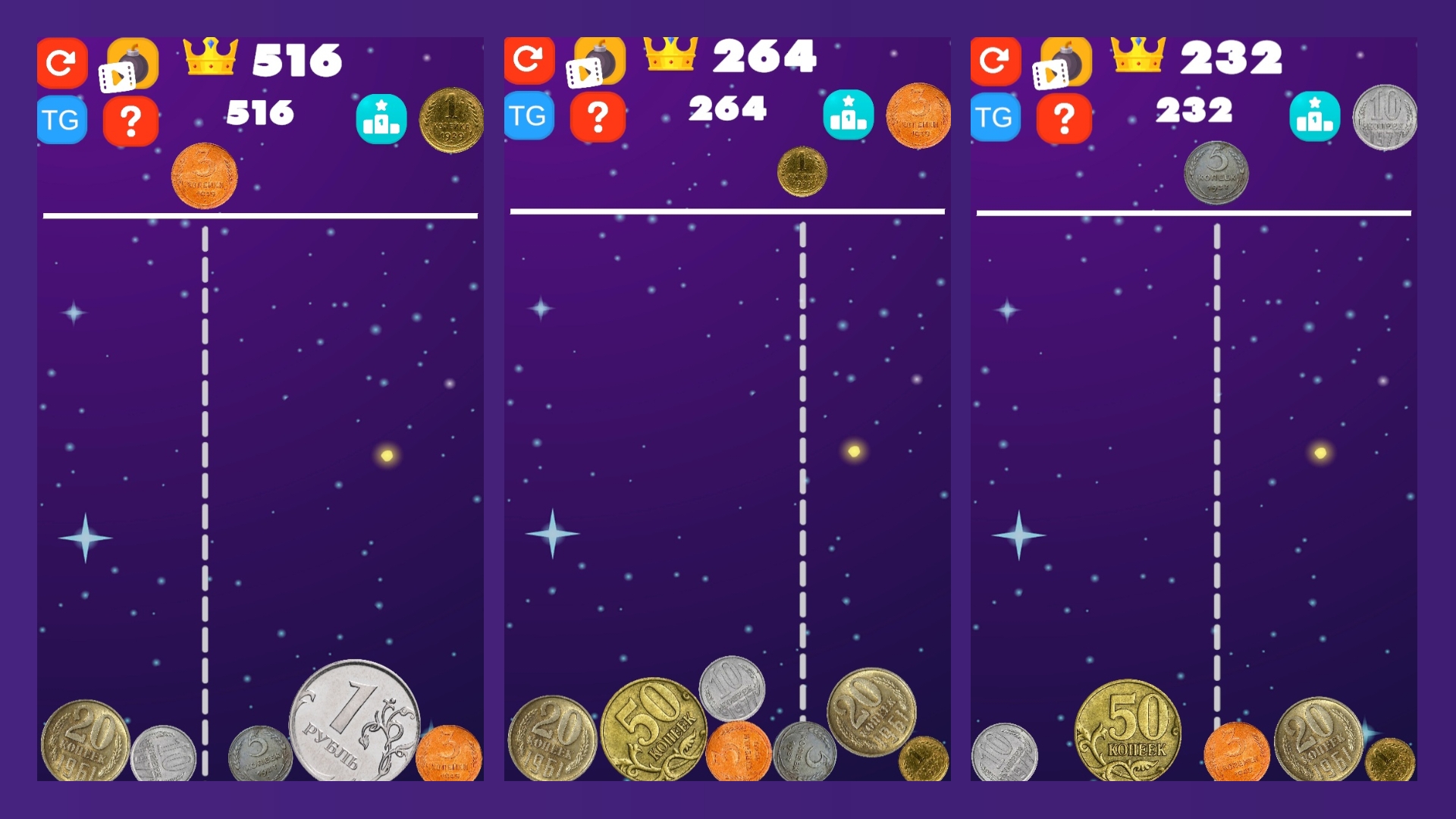Click the restart arrow icon in the right game

point(996,62)
